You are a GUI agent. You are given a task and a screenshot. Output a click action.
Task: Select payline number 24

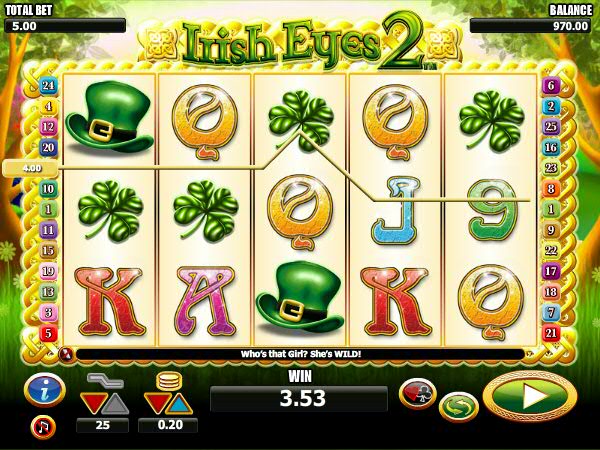[x=48, y=87]
